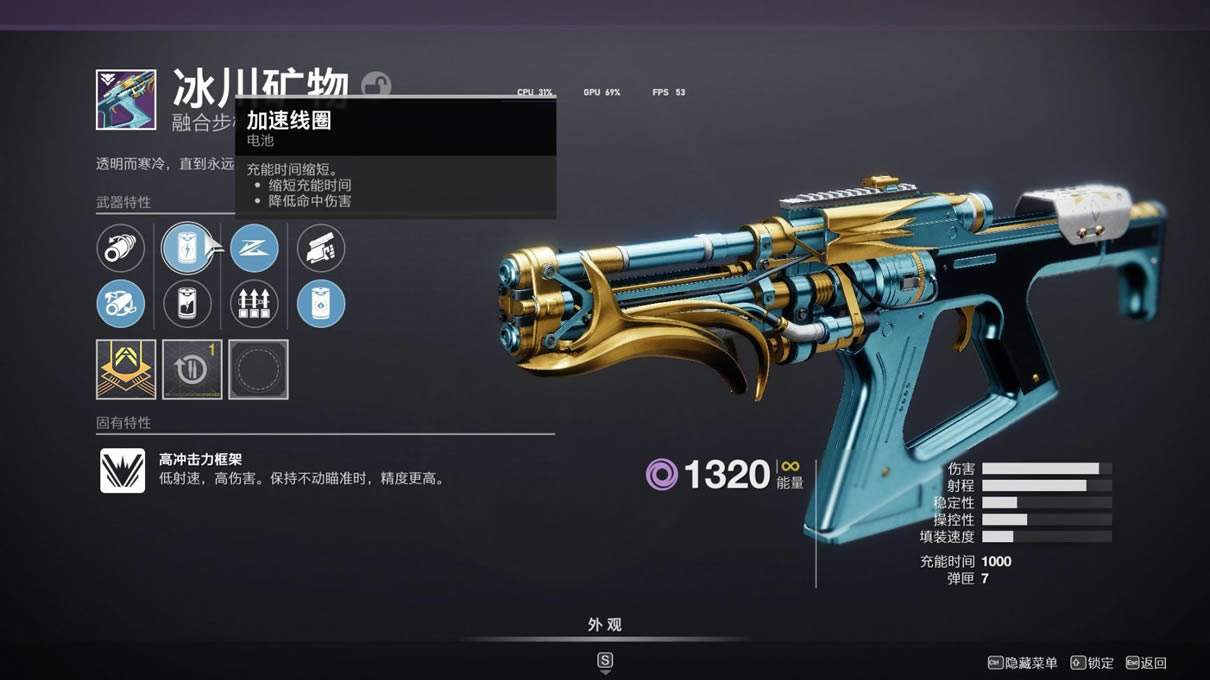Open the golden masterwork slot
This screenshot has height=680, width=1210.
pos(126,369)
